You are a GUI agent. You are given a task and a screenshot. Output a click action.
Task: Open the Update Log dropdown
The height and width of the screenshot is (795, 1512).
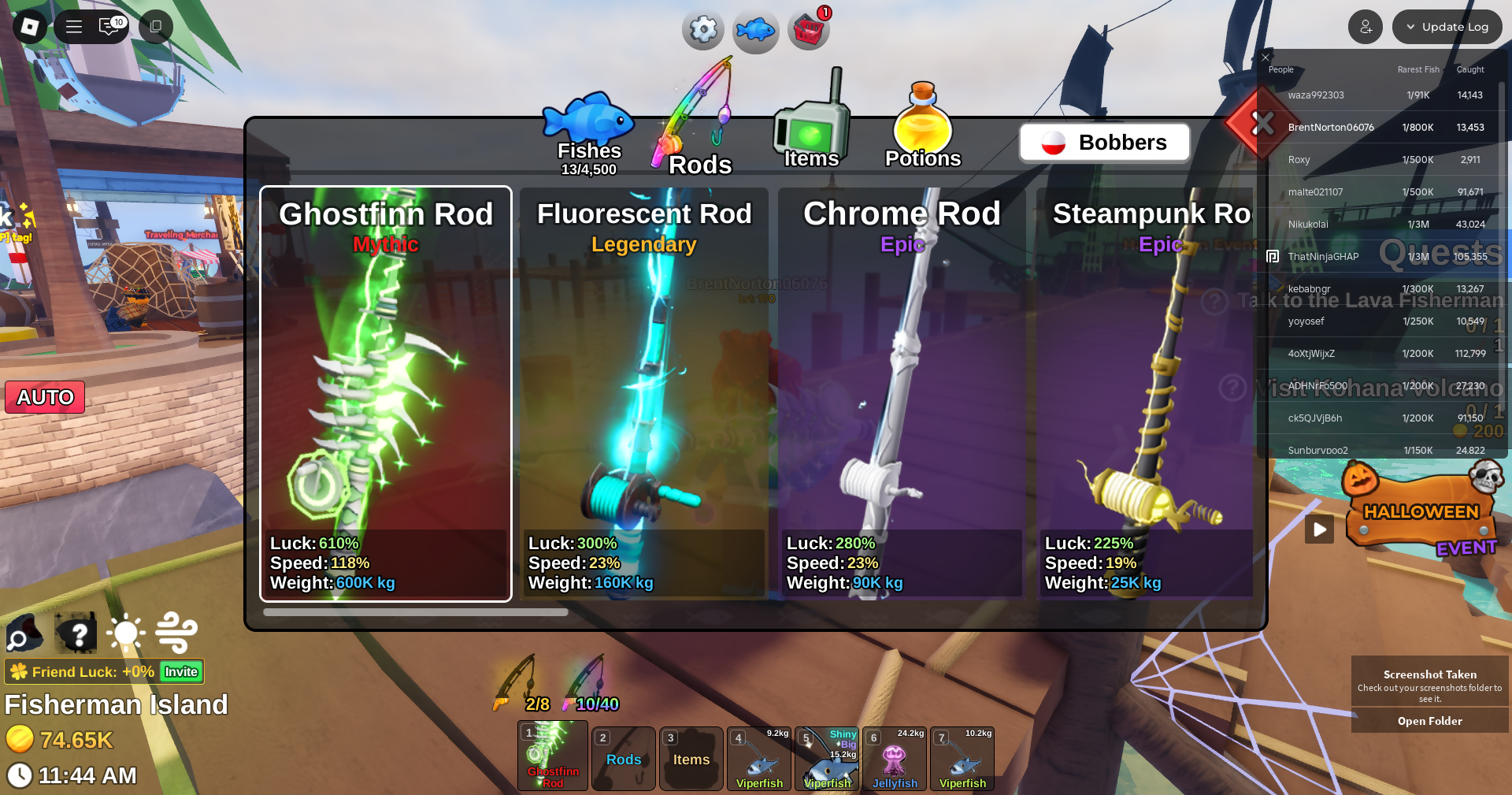tap(1447, 27)
